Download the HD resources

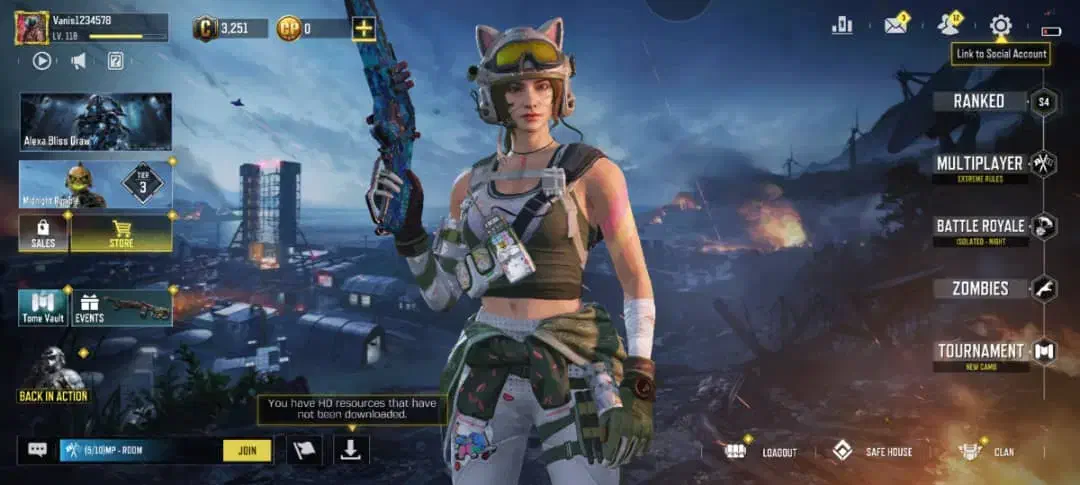click(350, 450)
